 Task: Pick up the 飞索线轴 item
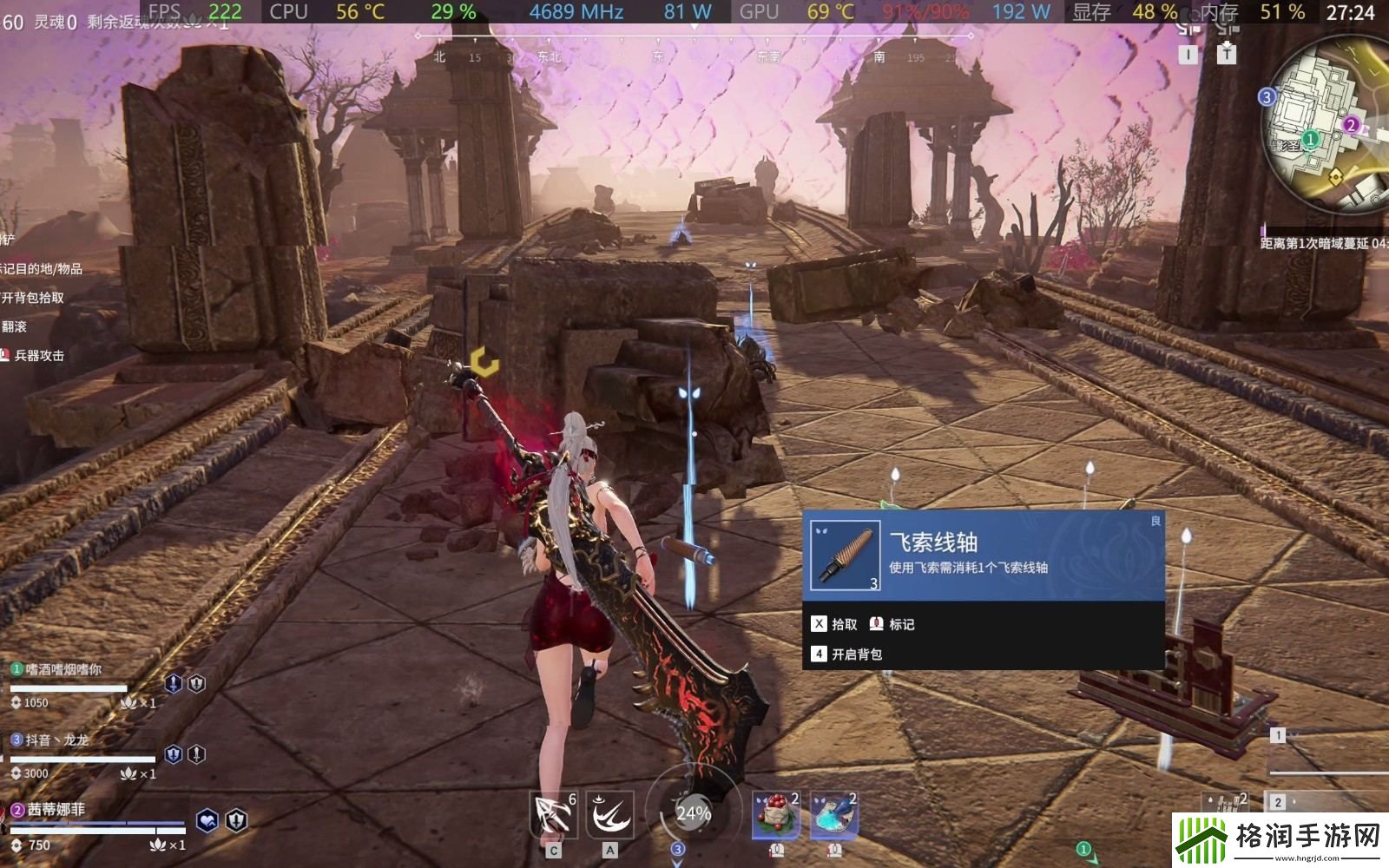pyautogui.click(x=834, y=624)
